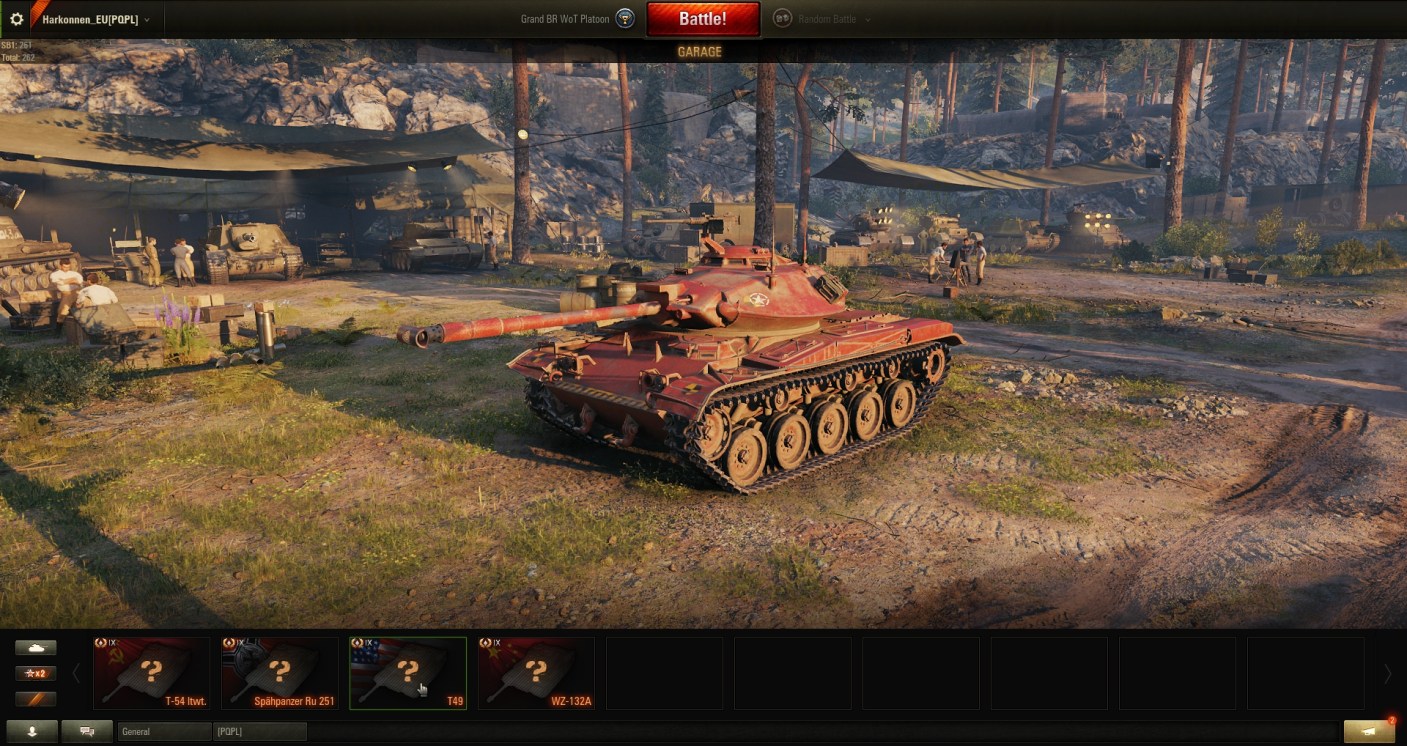Open the [PQPL] clan chat tab

coord(260,732)
